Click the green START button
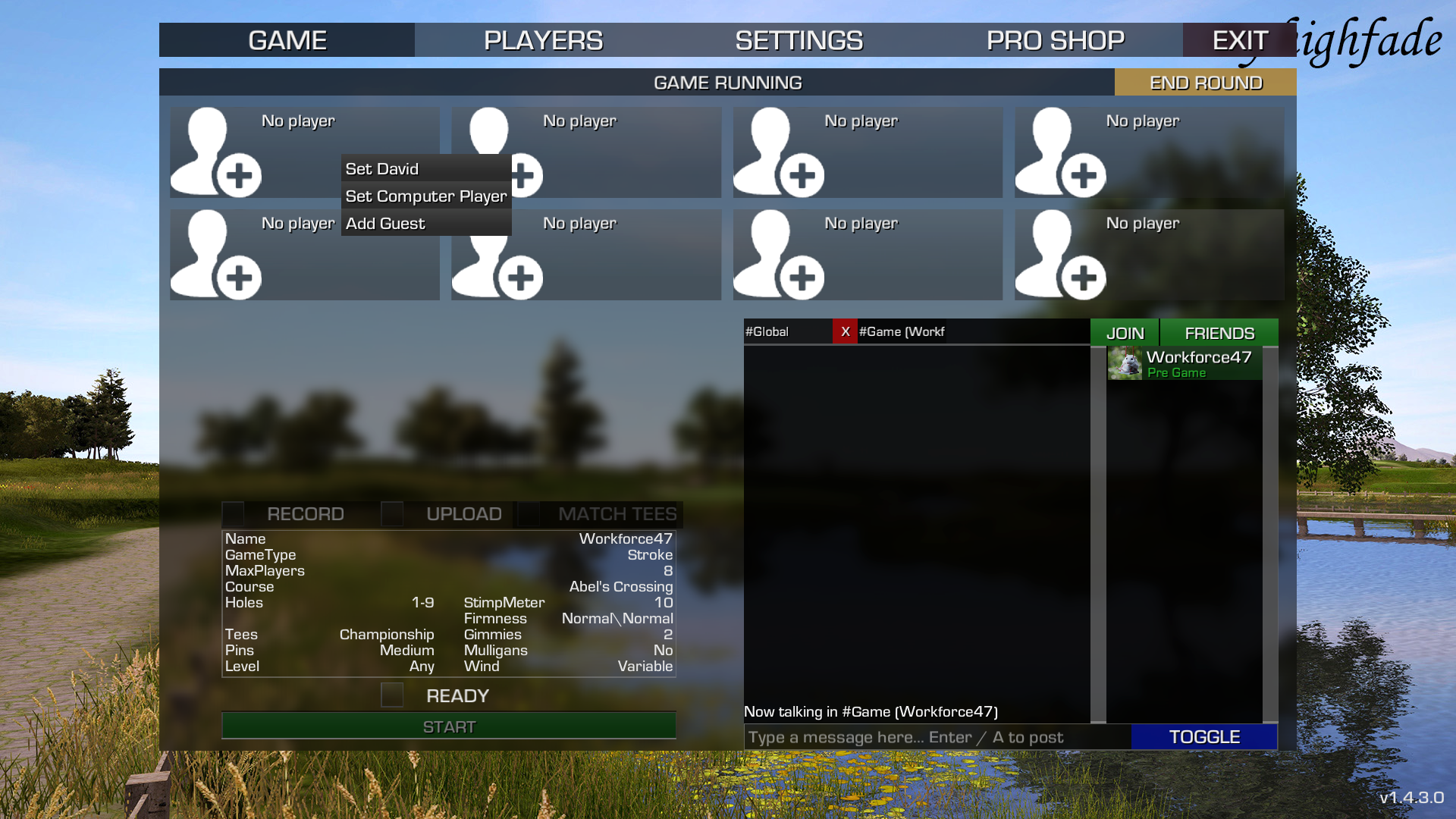This screenshot has width=1456, height=819. coord(448,726)
